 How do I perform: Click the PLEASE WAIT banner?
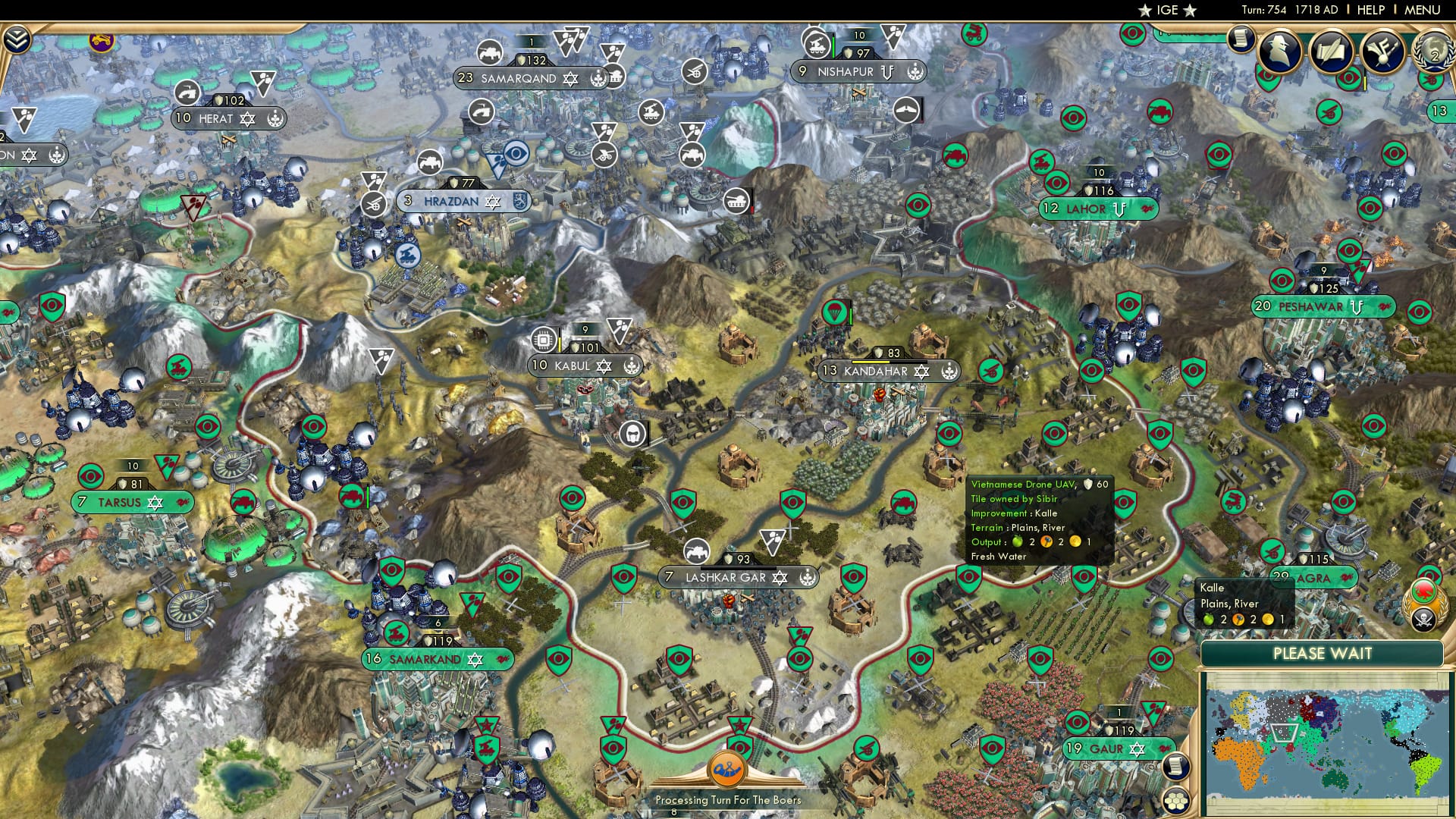pyautogui.click(x=1325, y=653)
